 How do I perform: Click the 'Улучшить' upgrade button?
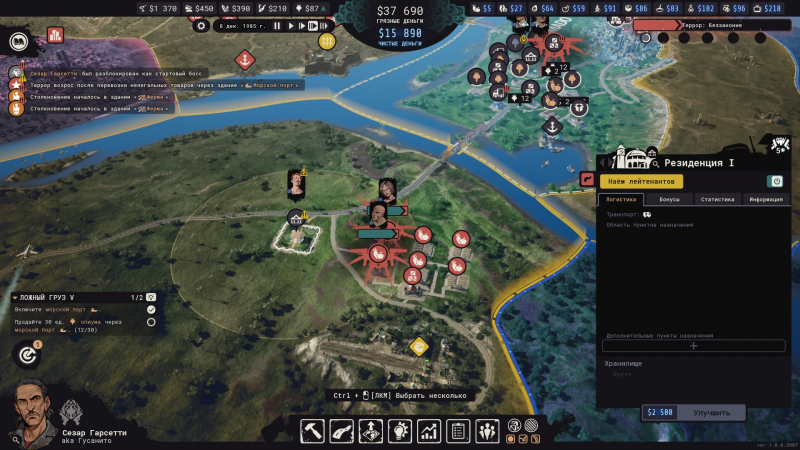tap(711, 412)
